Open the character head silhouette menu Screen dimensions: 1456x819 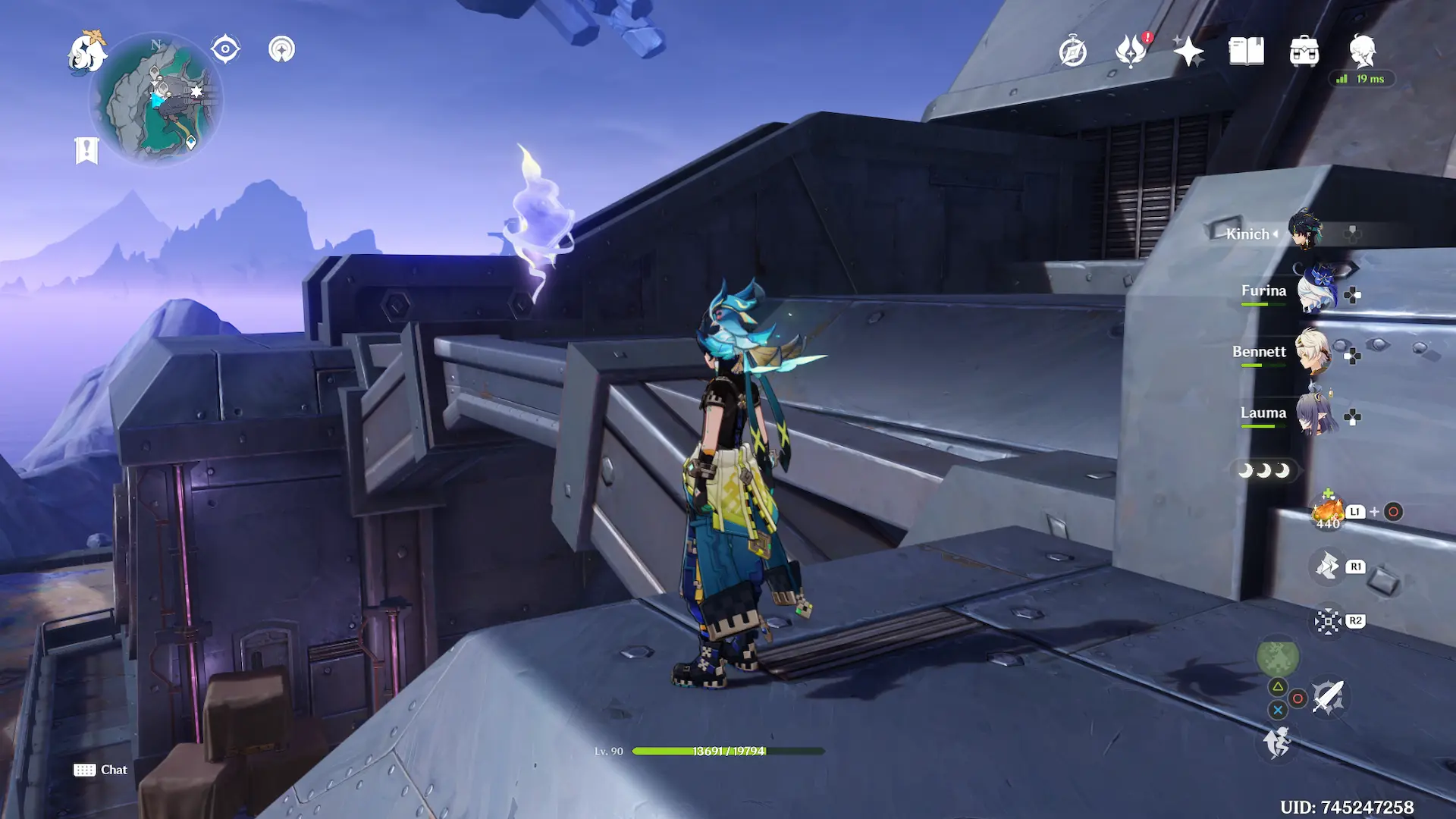1363,50
